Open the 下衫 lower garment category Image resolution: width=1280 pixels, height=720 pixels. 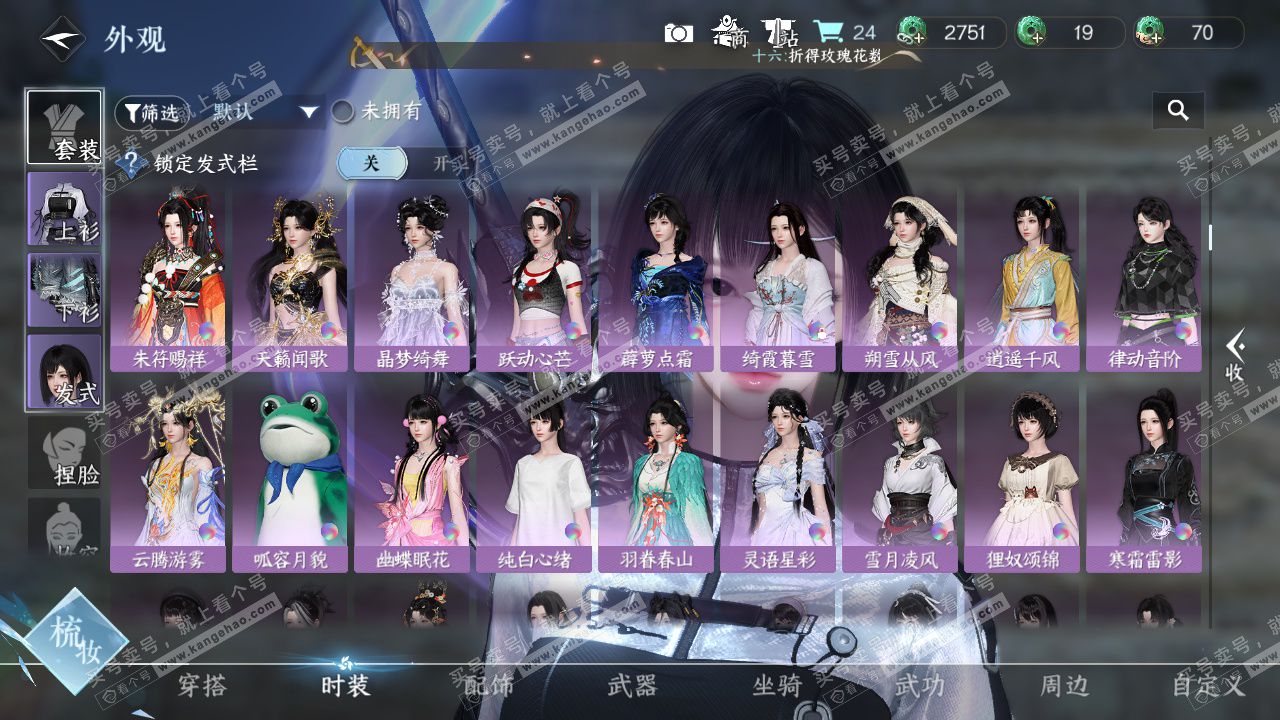(64, 290)
